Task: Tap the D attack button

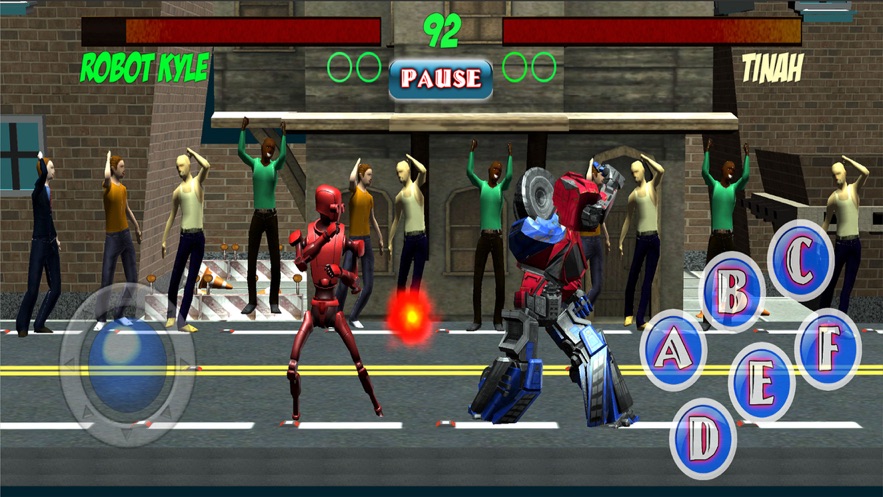Action: coord(703,438)
